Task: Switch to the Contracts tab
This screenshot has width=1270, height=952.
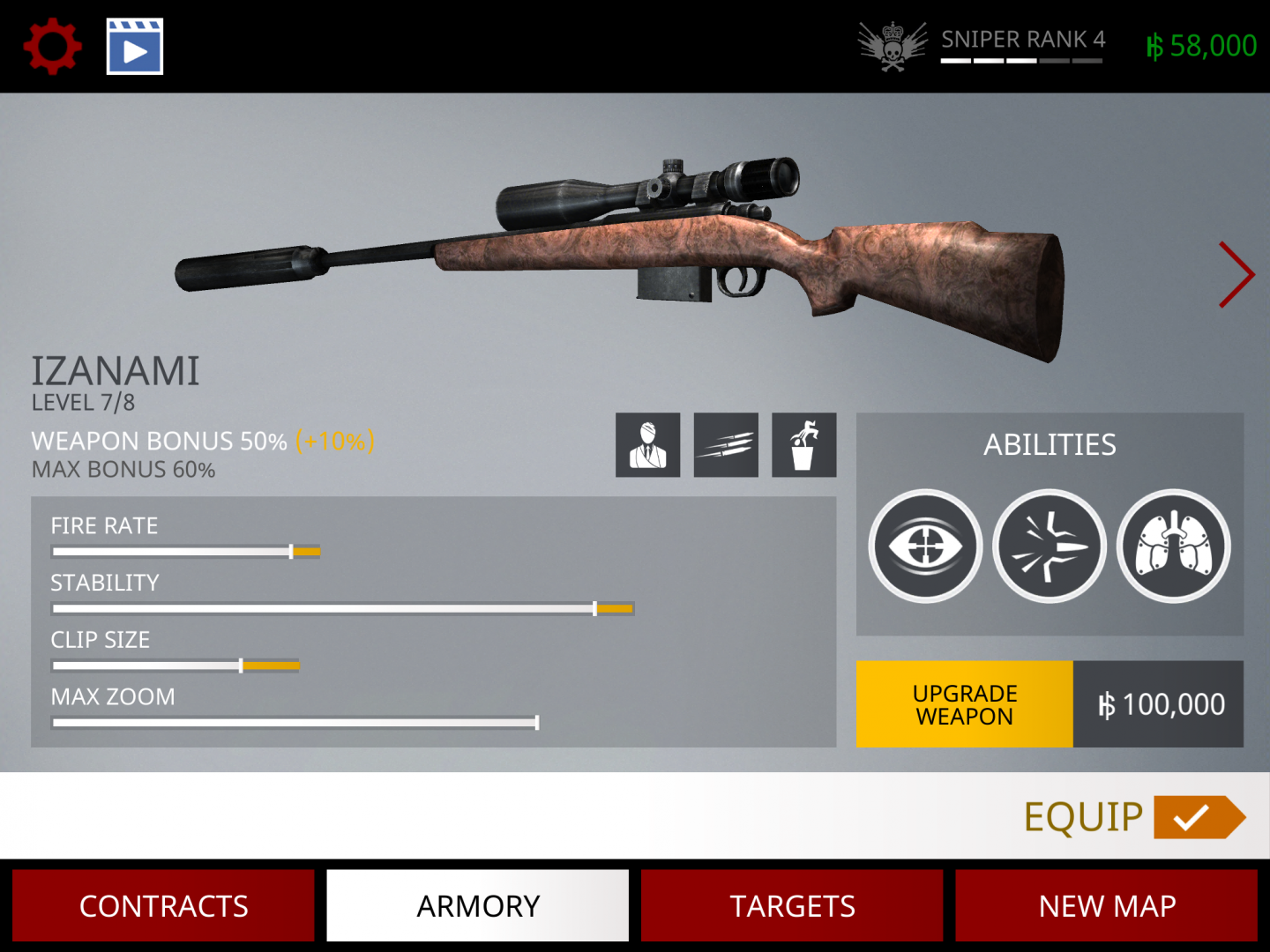Action: point(164,905)
